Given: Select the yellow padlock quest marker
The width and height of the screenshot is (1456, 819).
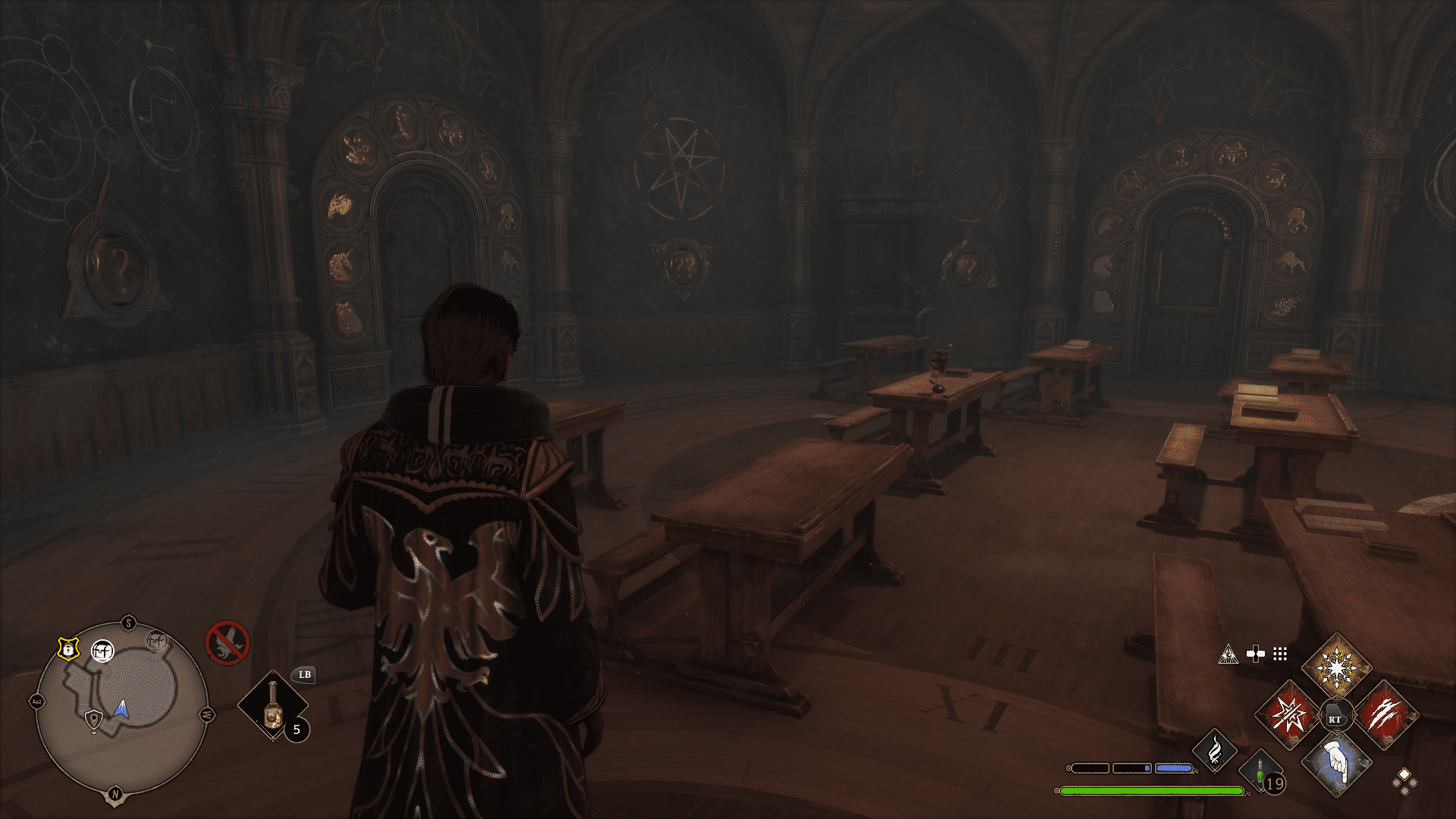Looking at the screenshot, I should (x=68, y=649).
